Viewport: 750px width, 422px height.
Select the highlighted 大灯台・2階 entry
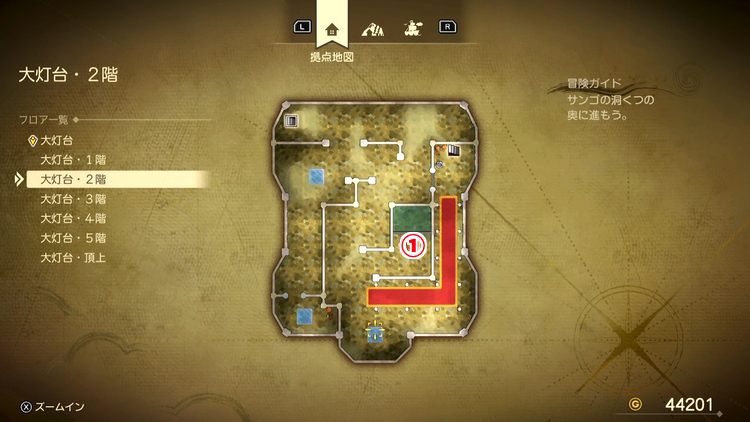73,180
